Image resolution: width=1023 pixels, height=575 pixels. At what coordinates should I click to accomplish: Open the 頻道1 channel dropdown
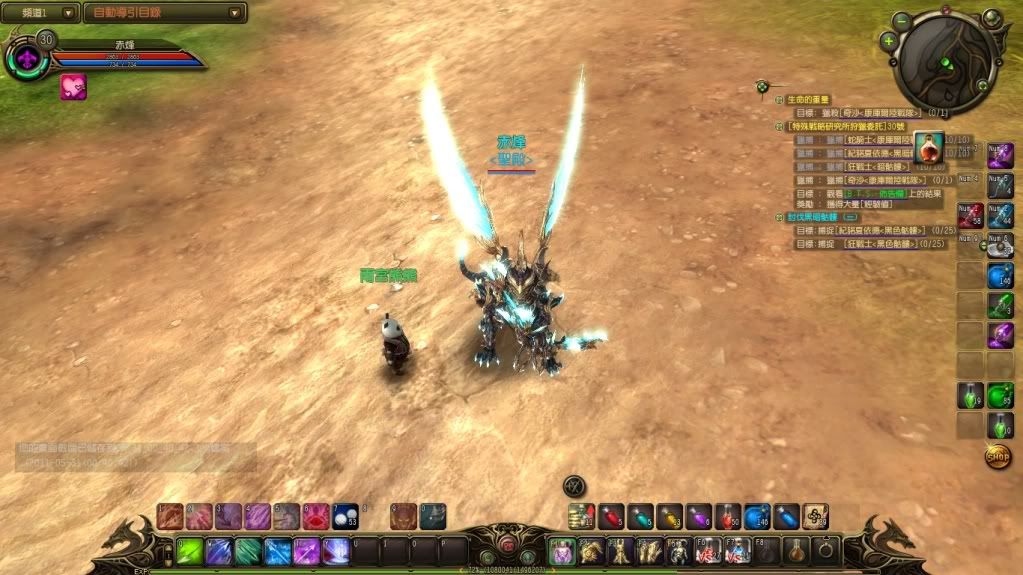pyautogui.click(x=42, y=13)
